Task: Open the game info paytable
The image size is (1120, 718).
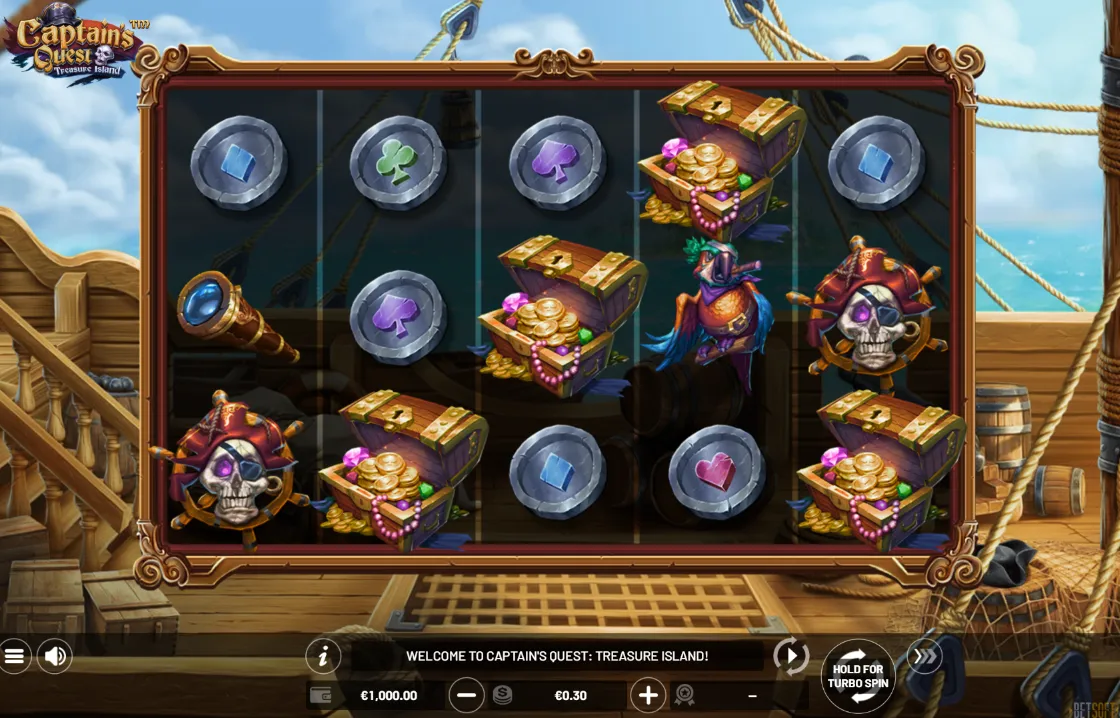Action: (323, 656)
